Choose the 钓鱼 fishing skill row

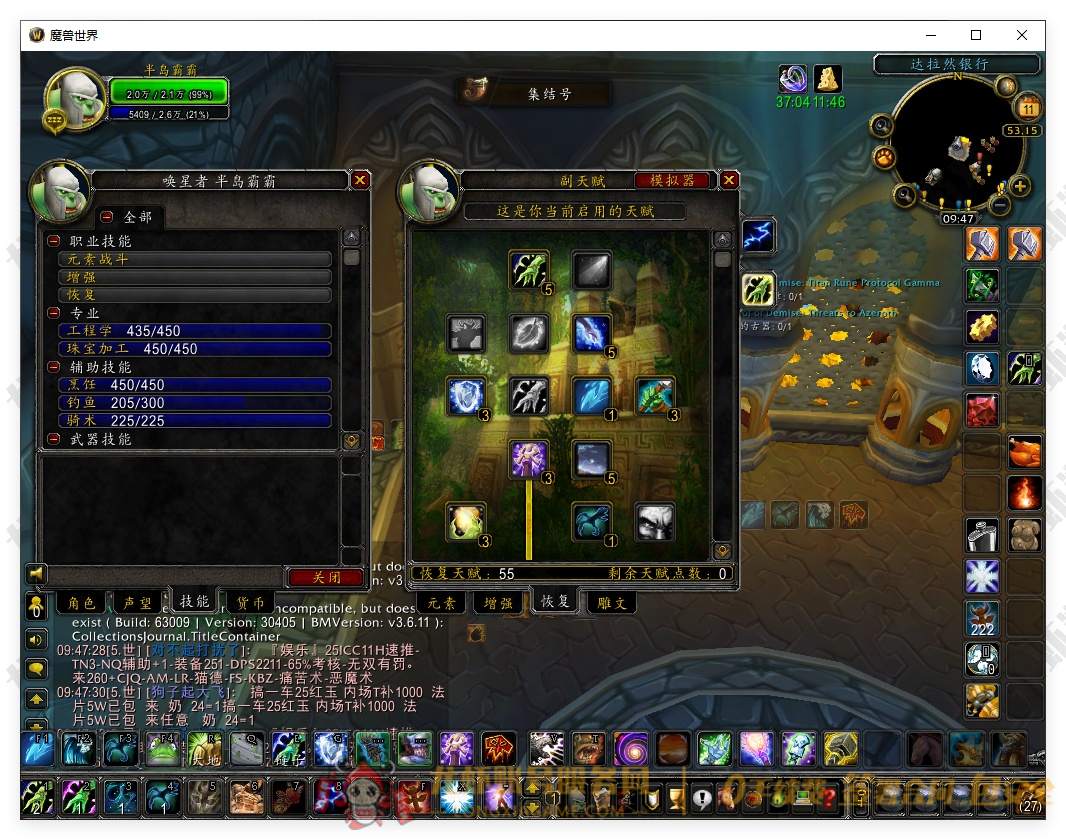point(195,403)
